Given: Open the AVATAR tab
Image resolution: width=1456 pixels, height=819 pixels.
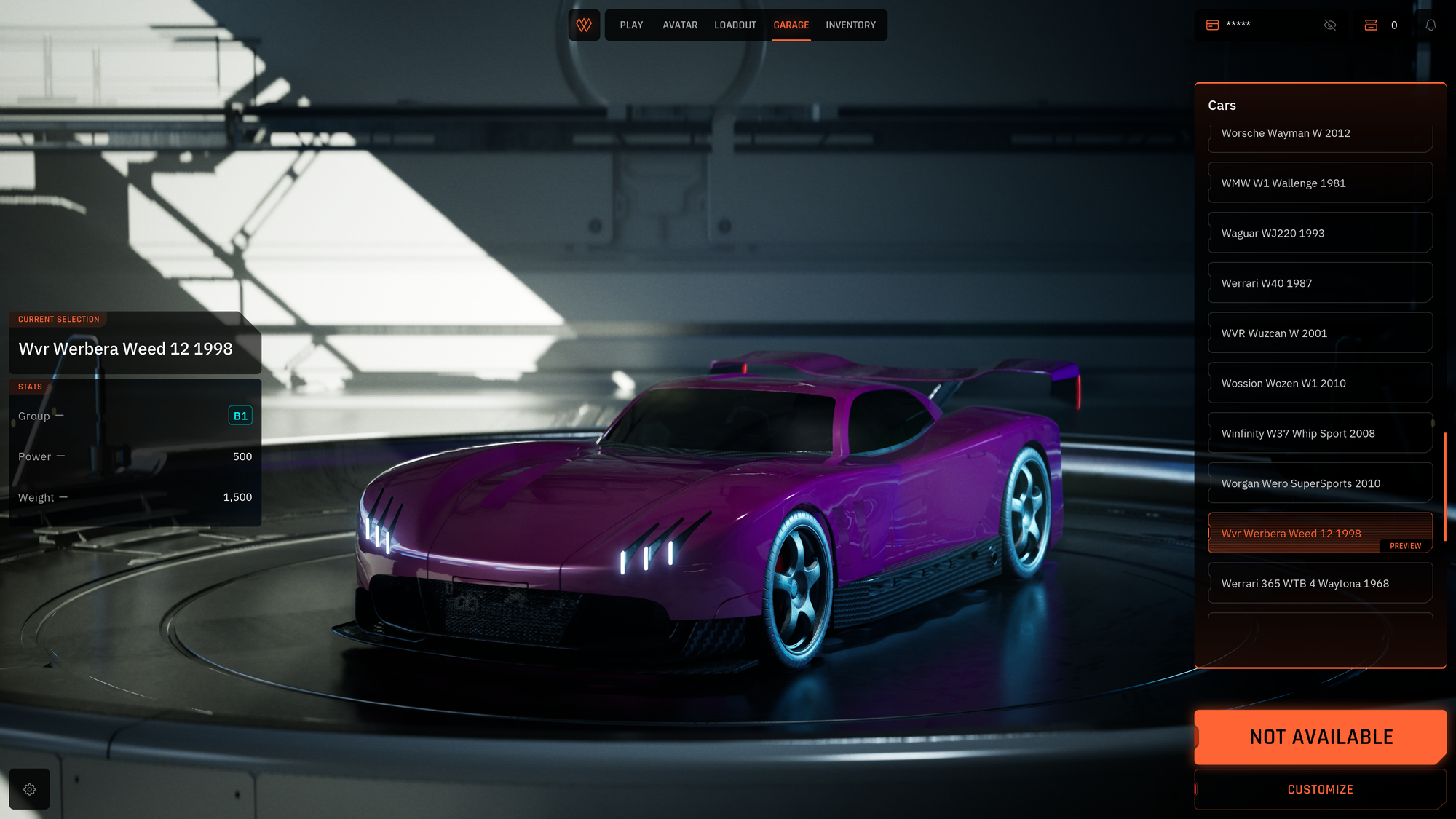Looking at the screenshot, I should (680, 25).
